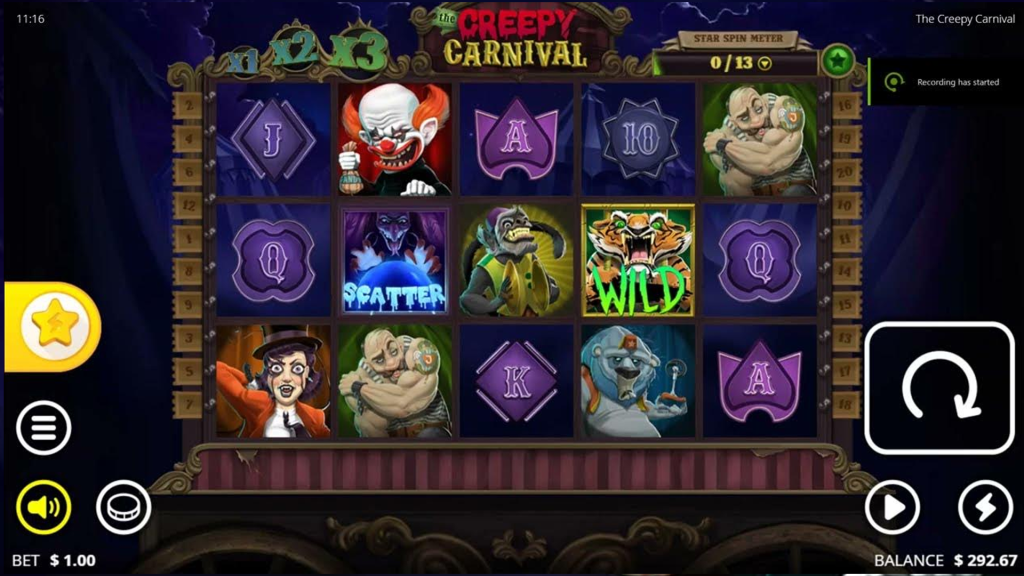The image size is (1024, 576).
Task: Spin the reels with the big arrow button
Action: [939, 388]
